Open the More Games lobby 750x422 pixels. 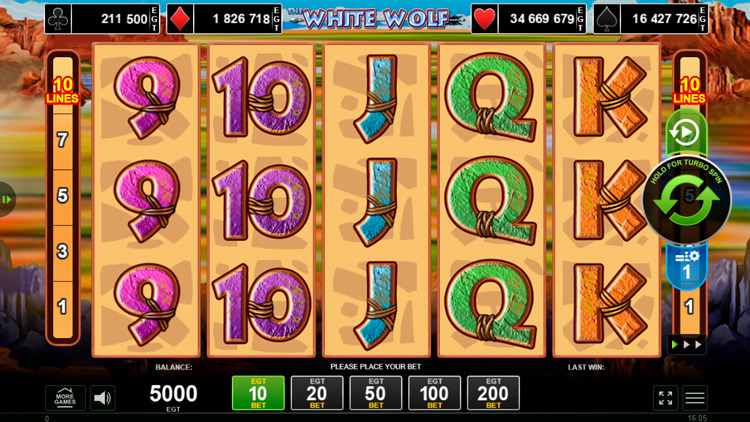65,397
